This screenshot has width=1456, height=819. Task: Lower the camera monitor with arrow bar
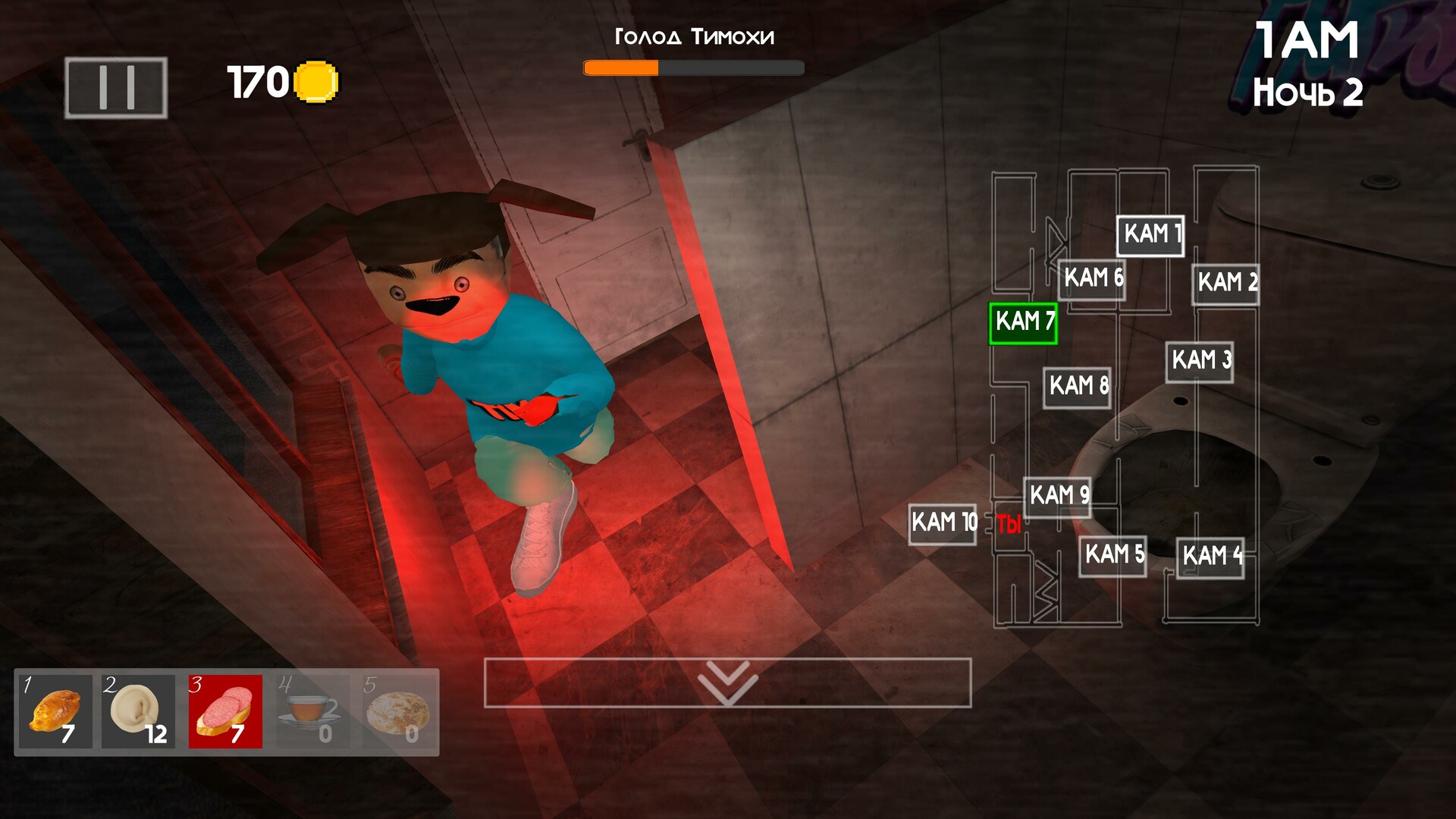click(x=727, y=682)
